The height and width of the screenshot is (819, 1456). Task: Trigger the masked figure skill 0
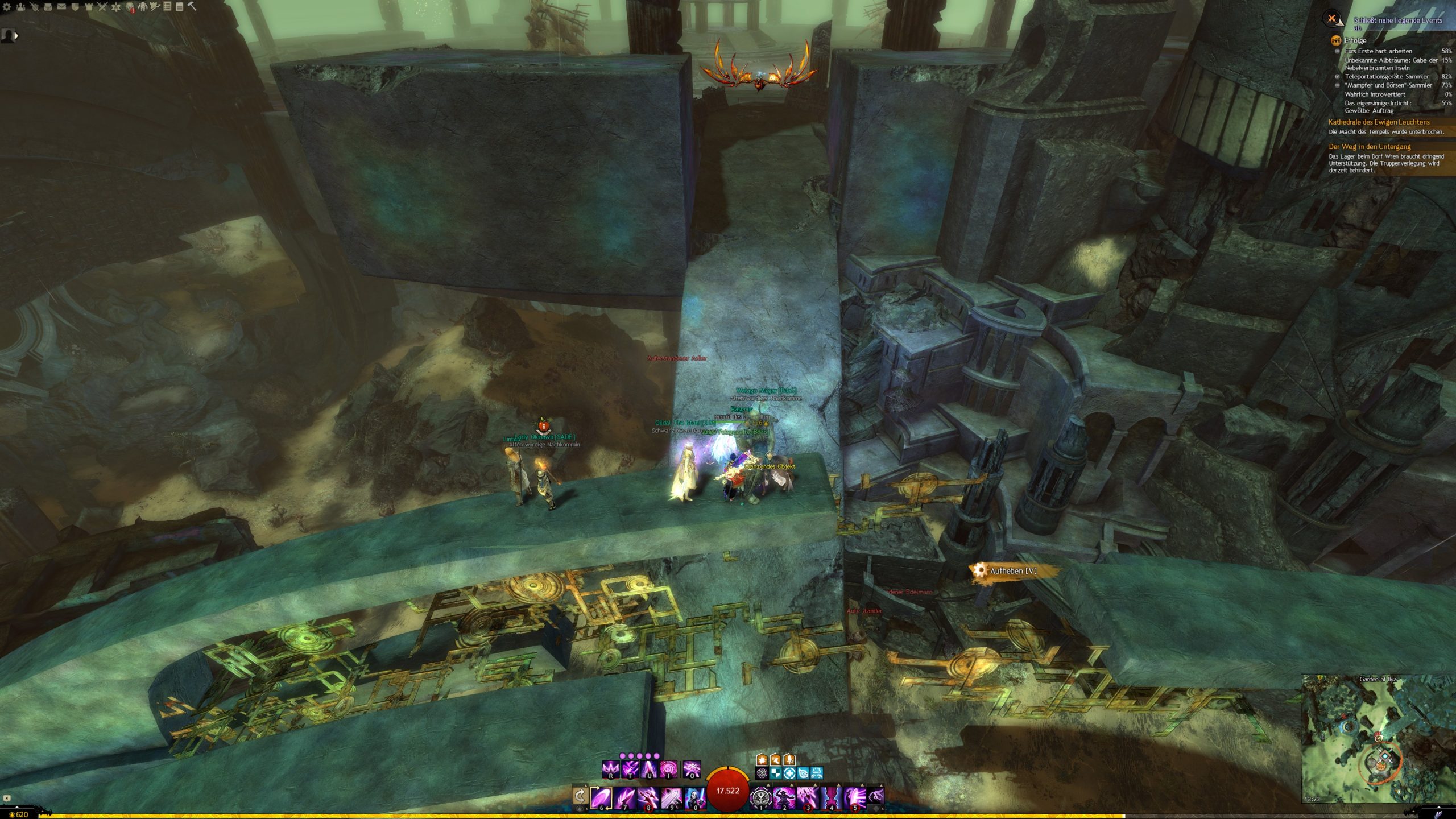694,797
